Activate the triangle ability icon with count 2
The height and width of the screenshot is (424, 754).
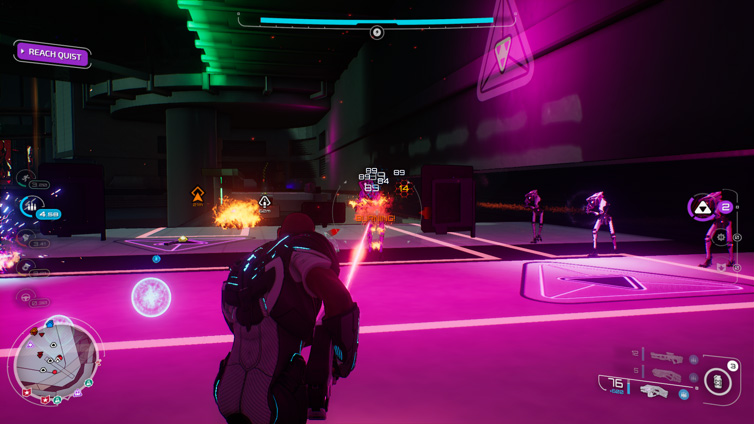point(704,208)
